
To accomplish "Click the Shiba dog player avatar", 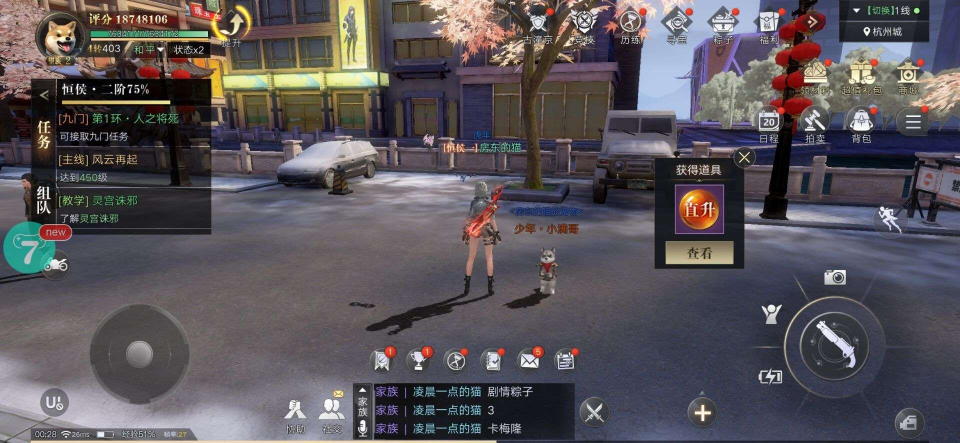I will click(x=59, y=34).
